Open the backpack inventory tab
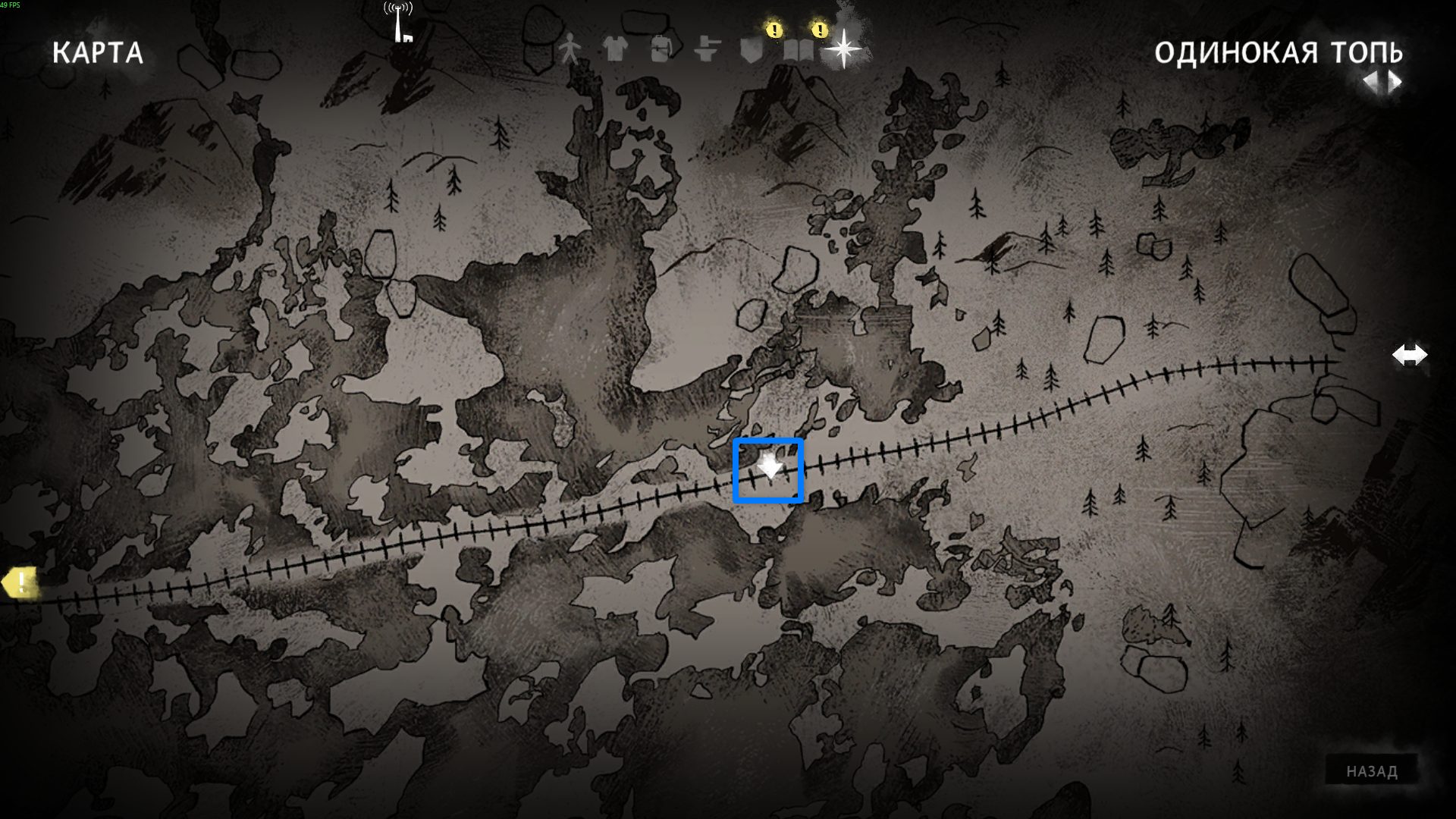This screenshot has height=819, width=1456. tap(660, 50)
